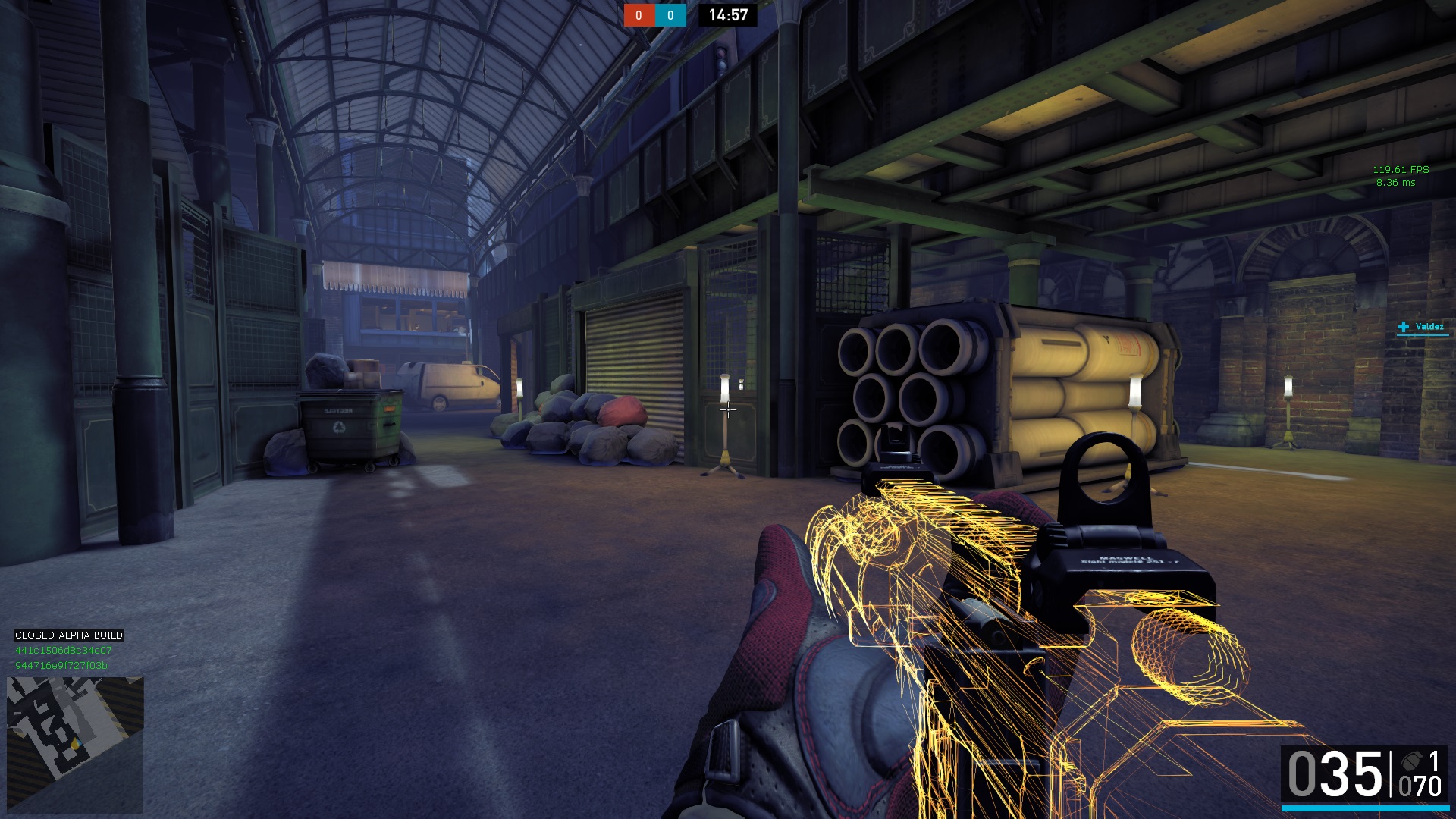Screen dimensions: 1456x819
Task: Select the Valdez teammate marker
Action: [1421, 327]
